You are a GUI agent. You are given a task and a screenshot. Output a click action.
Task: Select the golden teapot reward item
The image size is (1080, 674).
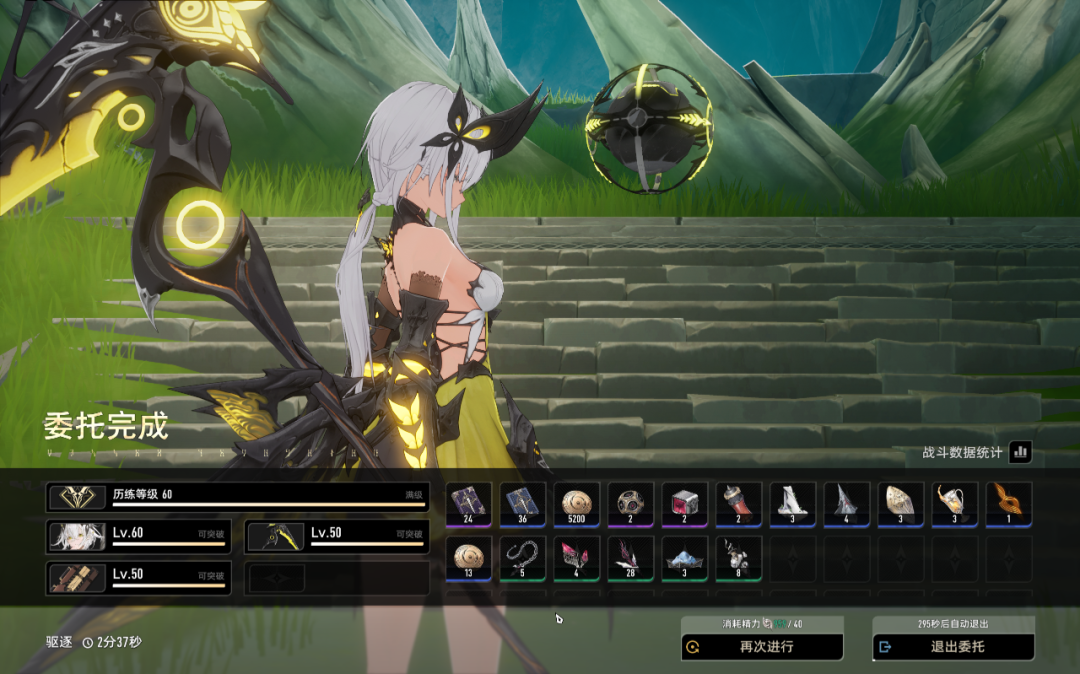(x=955, y=504)
